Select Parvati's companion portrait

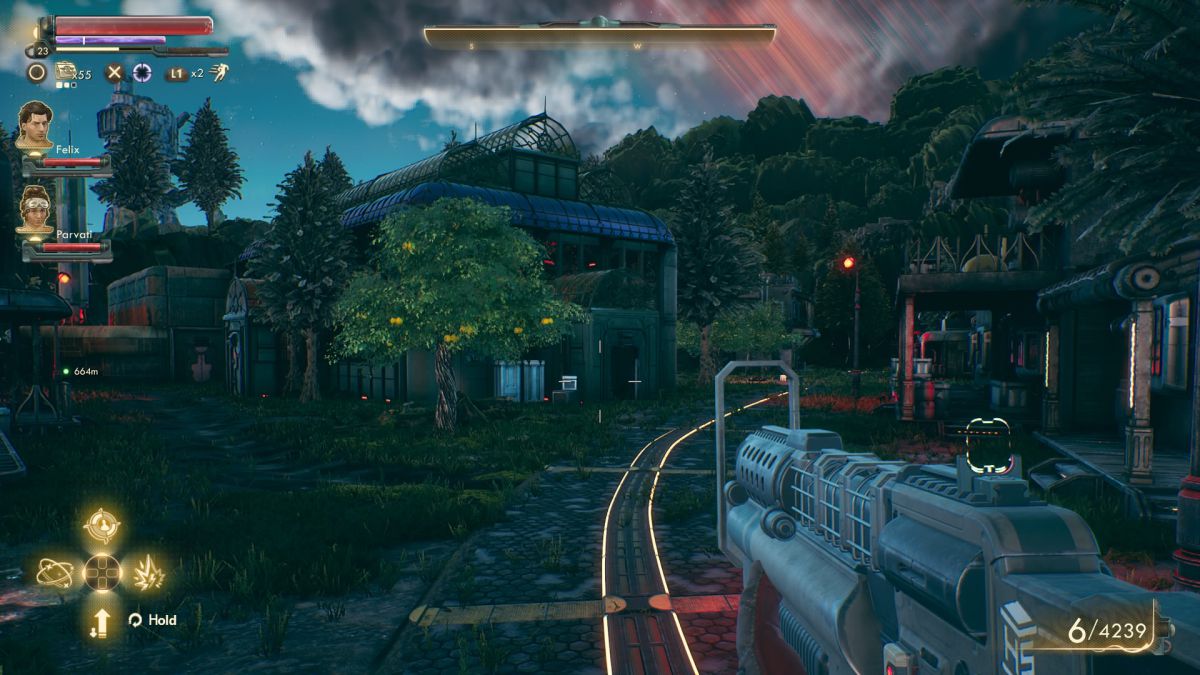coord(35,210)
